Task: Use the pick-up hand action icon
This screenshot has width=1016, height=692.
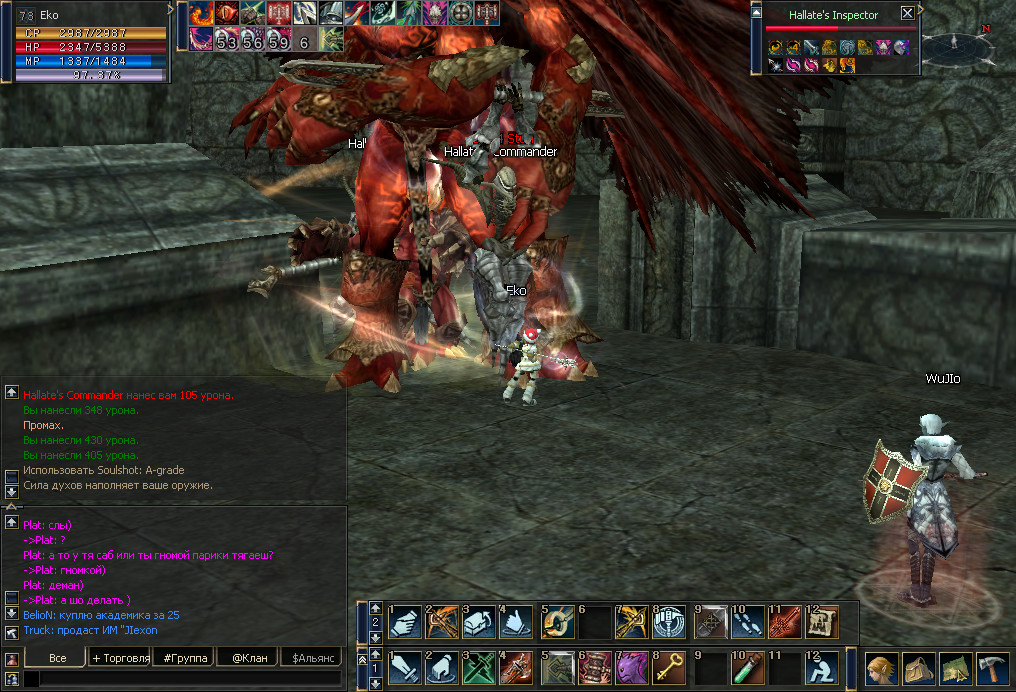Action: (406, 622)
